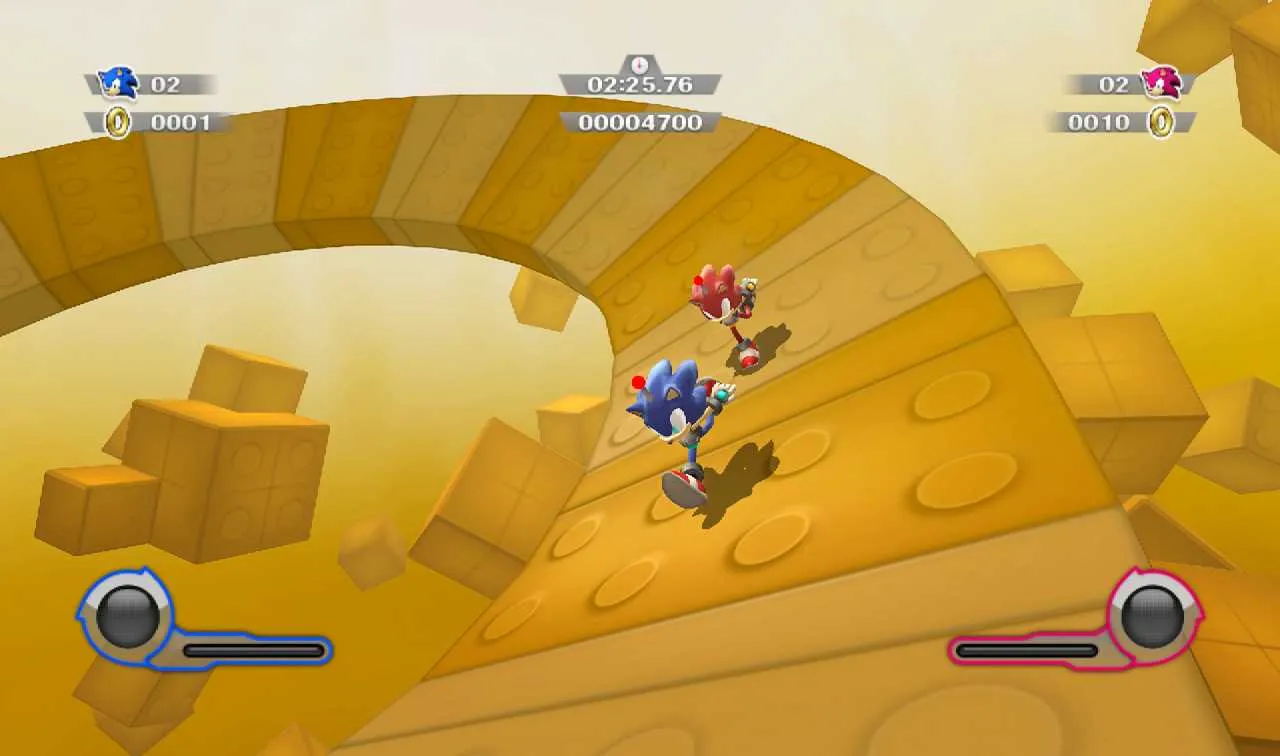Select the blue ring count field 0001

pyautogui.click(x=178, y=123)
